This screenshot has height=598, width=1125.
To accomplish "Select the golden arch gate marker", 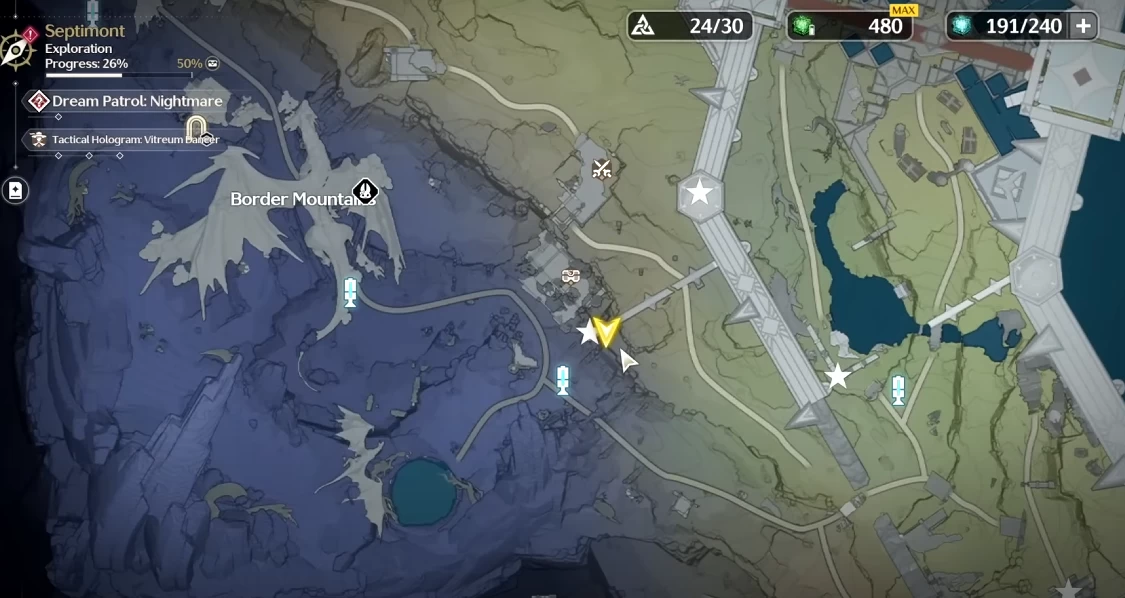I will point(197,127).
